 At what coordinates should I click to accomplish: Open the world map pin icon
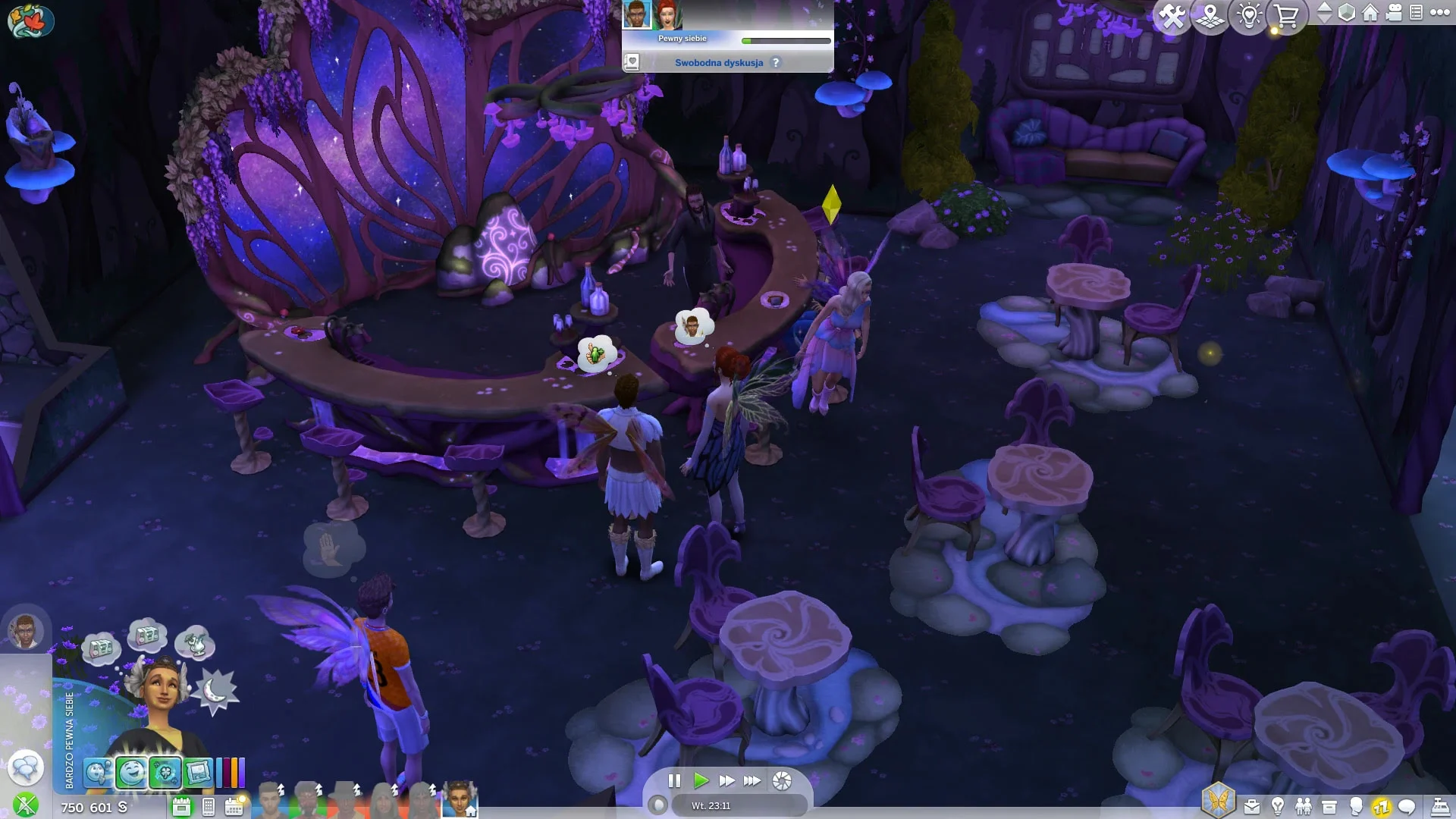point(1210,16)
